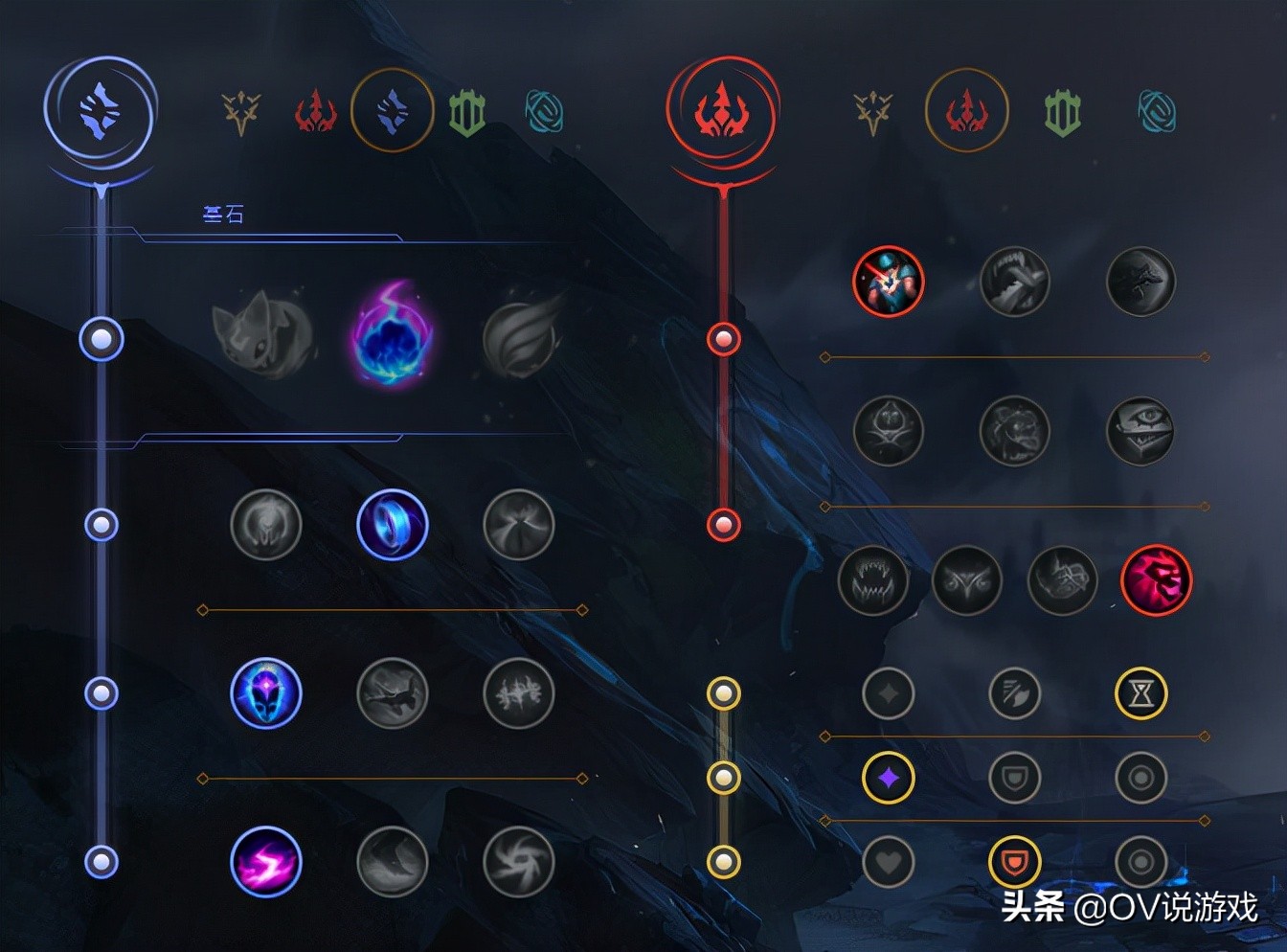The image size is (1287, 952).
Task: Select the Scorch rune
Action: coord(266,862)
